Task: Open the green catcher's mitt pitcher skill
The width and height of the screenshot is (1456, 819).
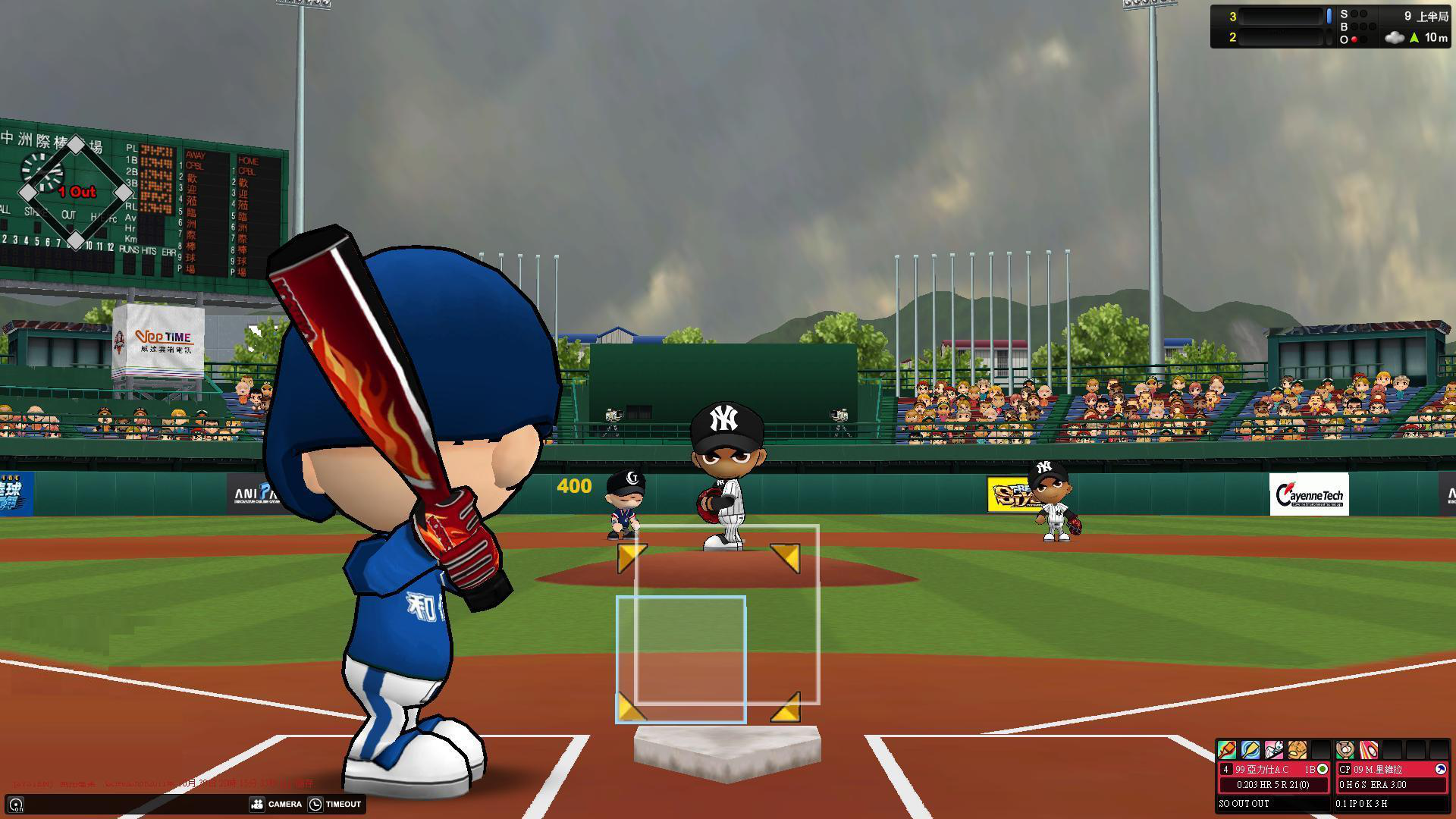Action: pyautogui.click(x=1345, y=750)
